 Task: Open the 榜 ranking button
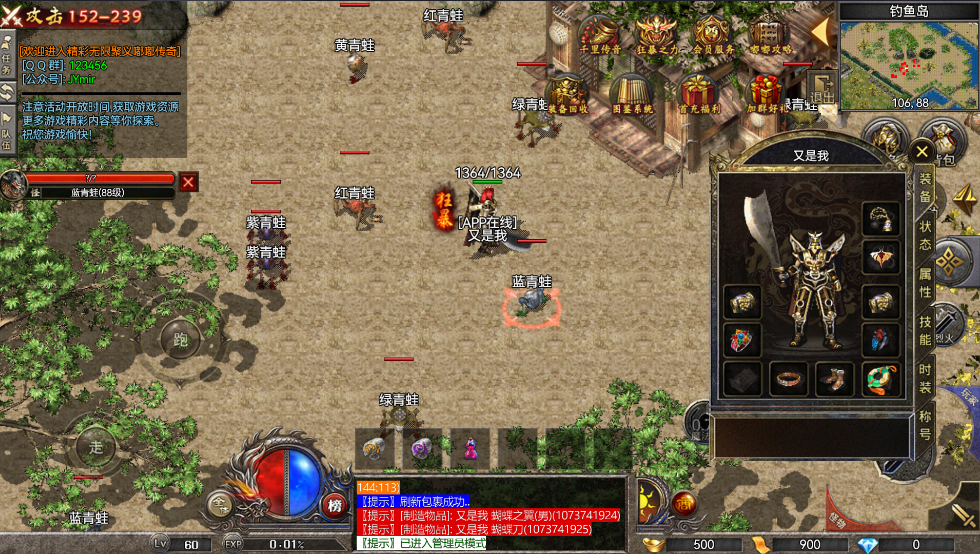(x=335, y=505)
